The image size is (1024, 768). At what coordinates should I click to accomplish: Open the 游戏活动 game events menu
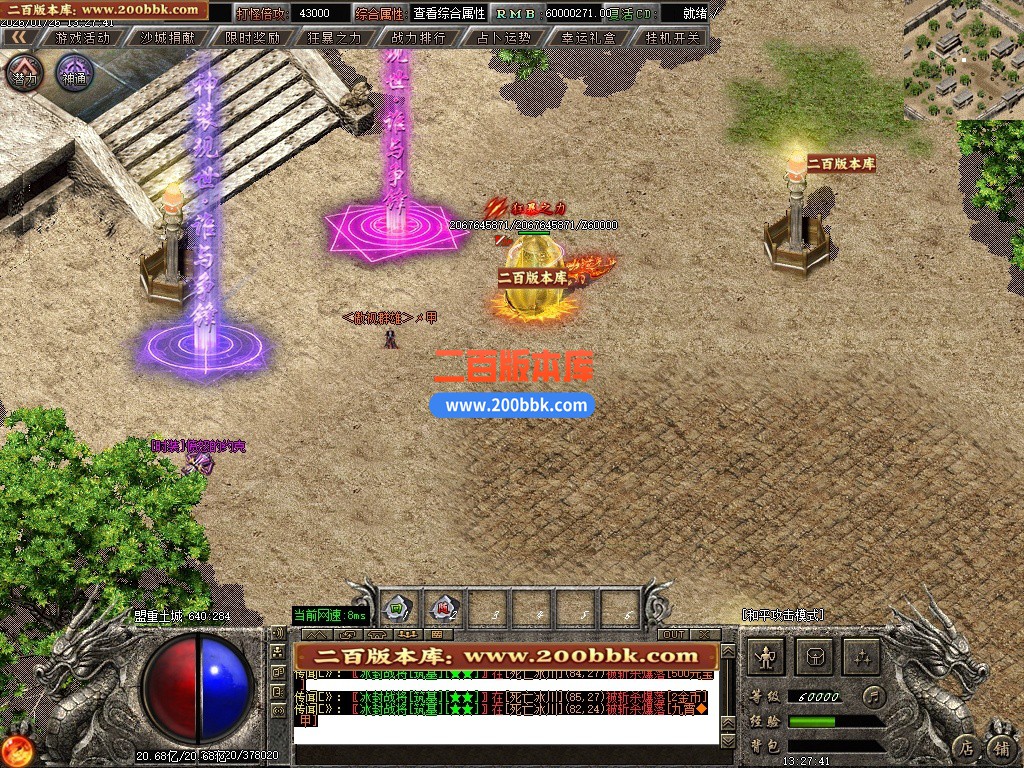(83, 38)
